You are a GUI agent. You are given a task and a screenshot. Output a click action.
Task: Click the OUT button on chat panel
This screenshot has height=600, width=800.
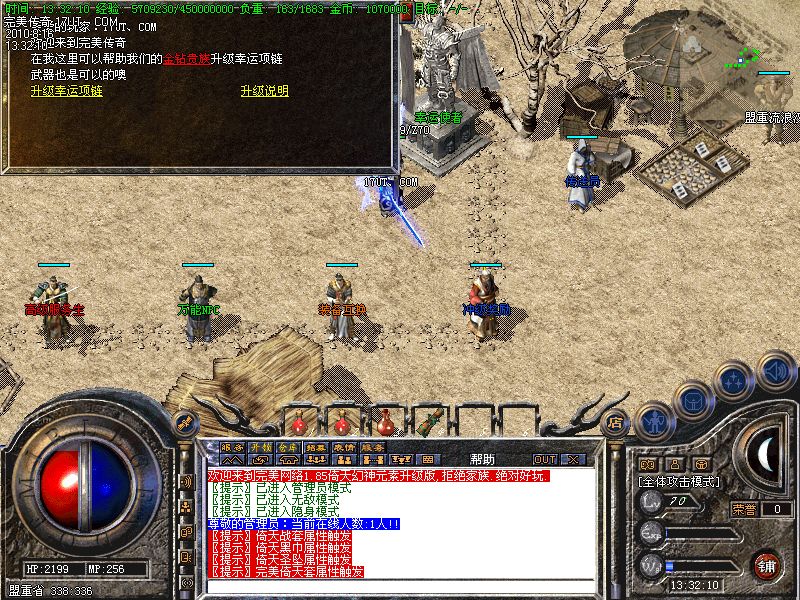pyautogui.click(x=544, y=459)
